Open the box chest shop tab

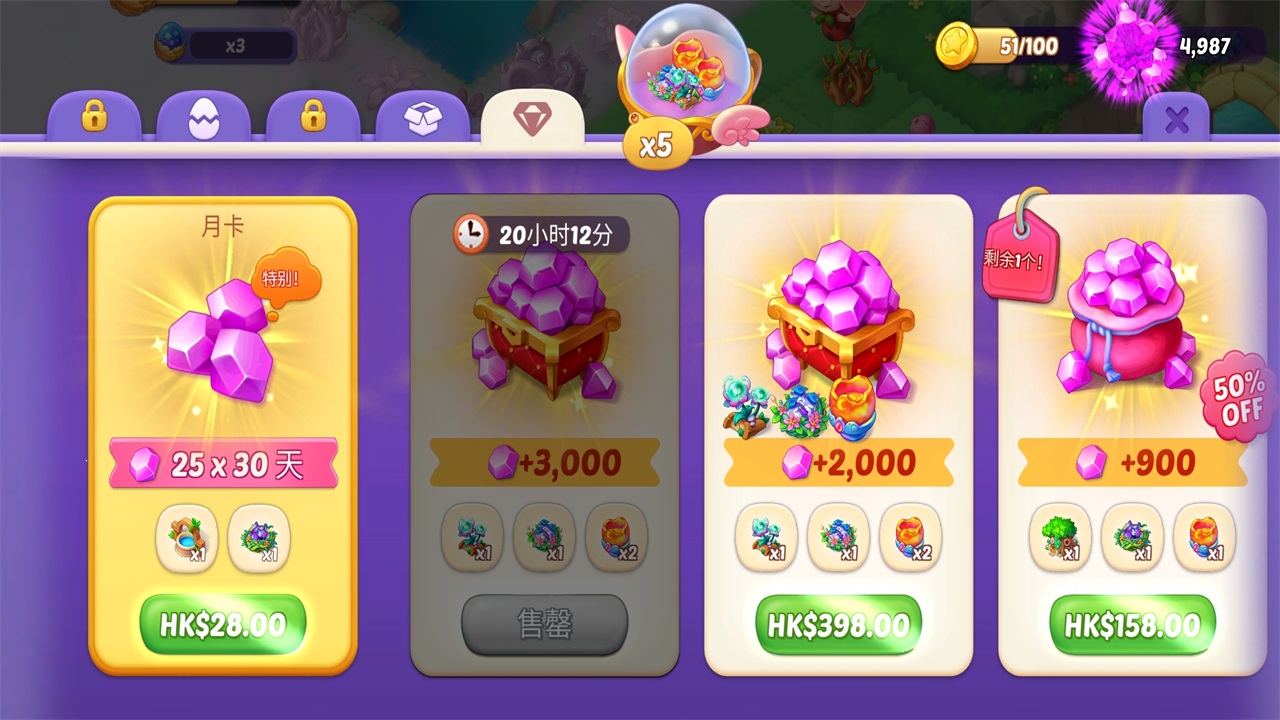point(422,119)
